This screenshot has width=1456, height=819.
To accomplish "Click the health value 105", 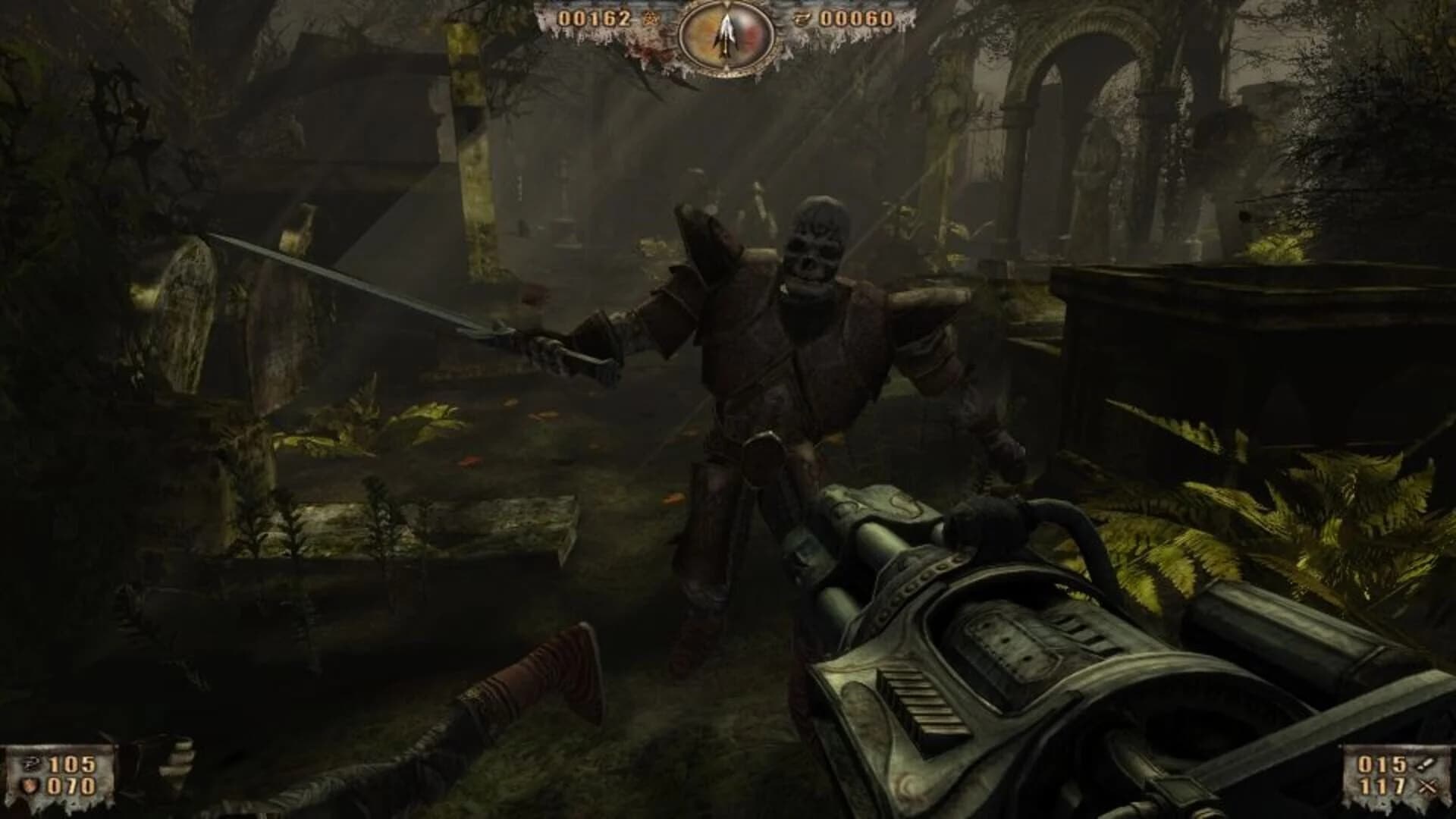I will click(x=72, y=764).
